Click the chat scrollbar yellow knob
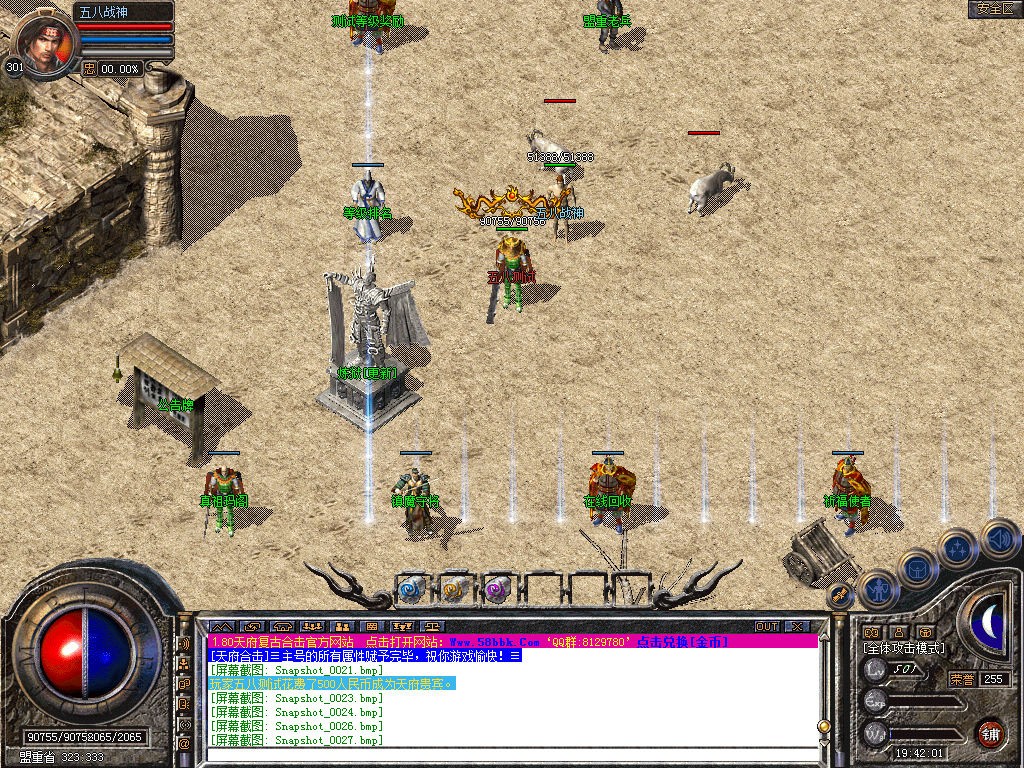The width and height of the screenshot is (1024, 768). pyautogui.click(x=824, y=726)
